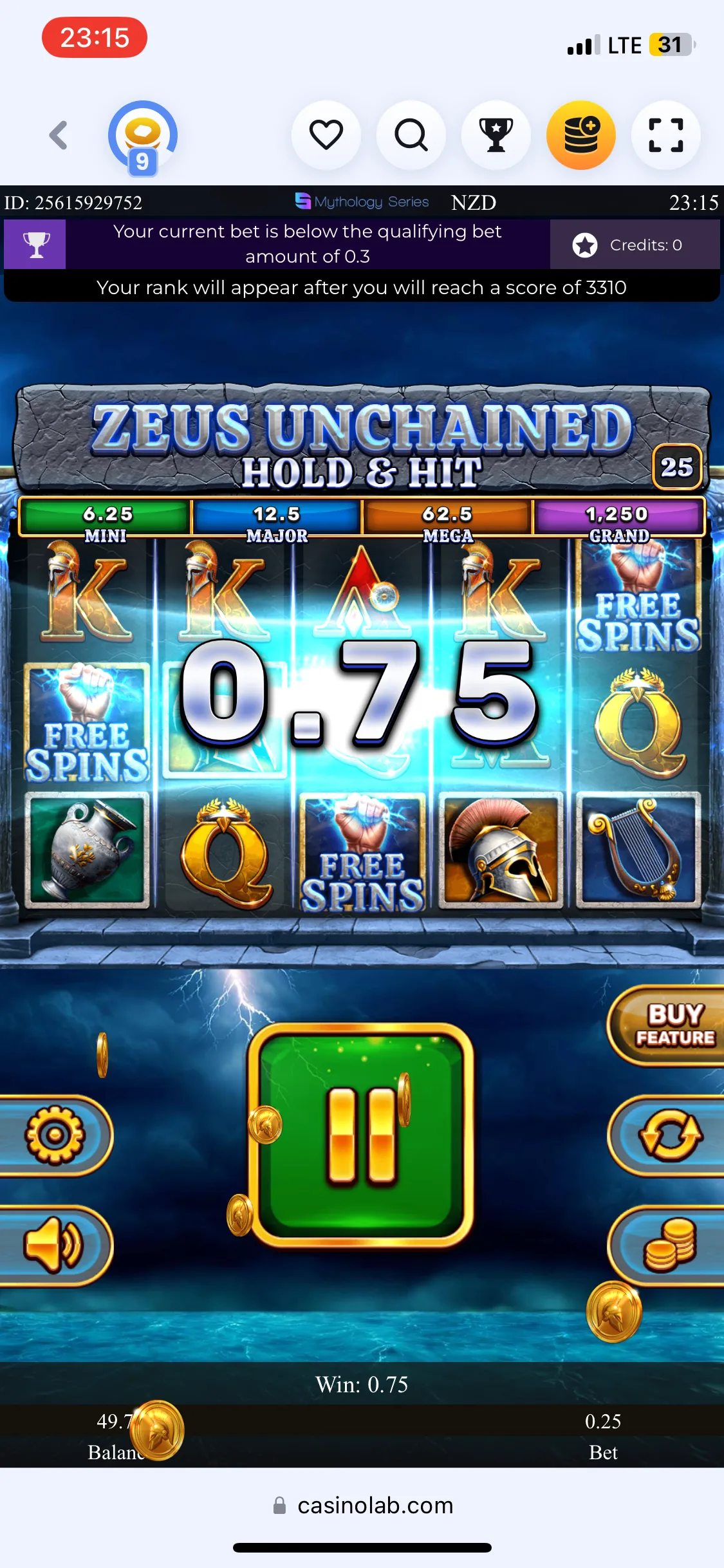Viewport: 724px width, 1568px height.
Task: Open the tournaments trophy button
Action: (496, 135)
